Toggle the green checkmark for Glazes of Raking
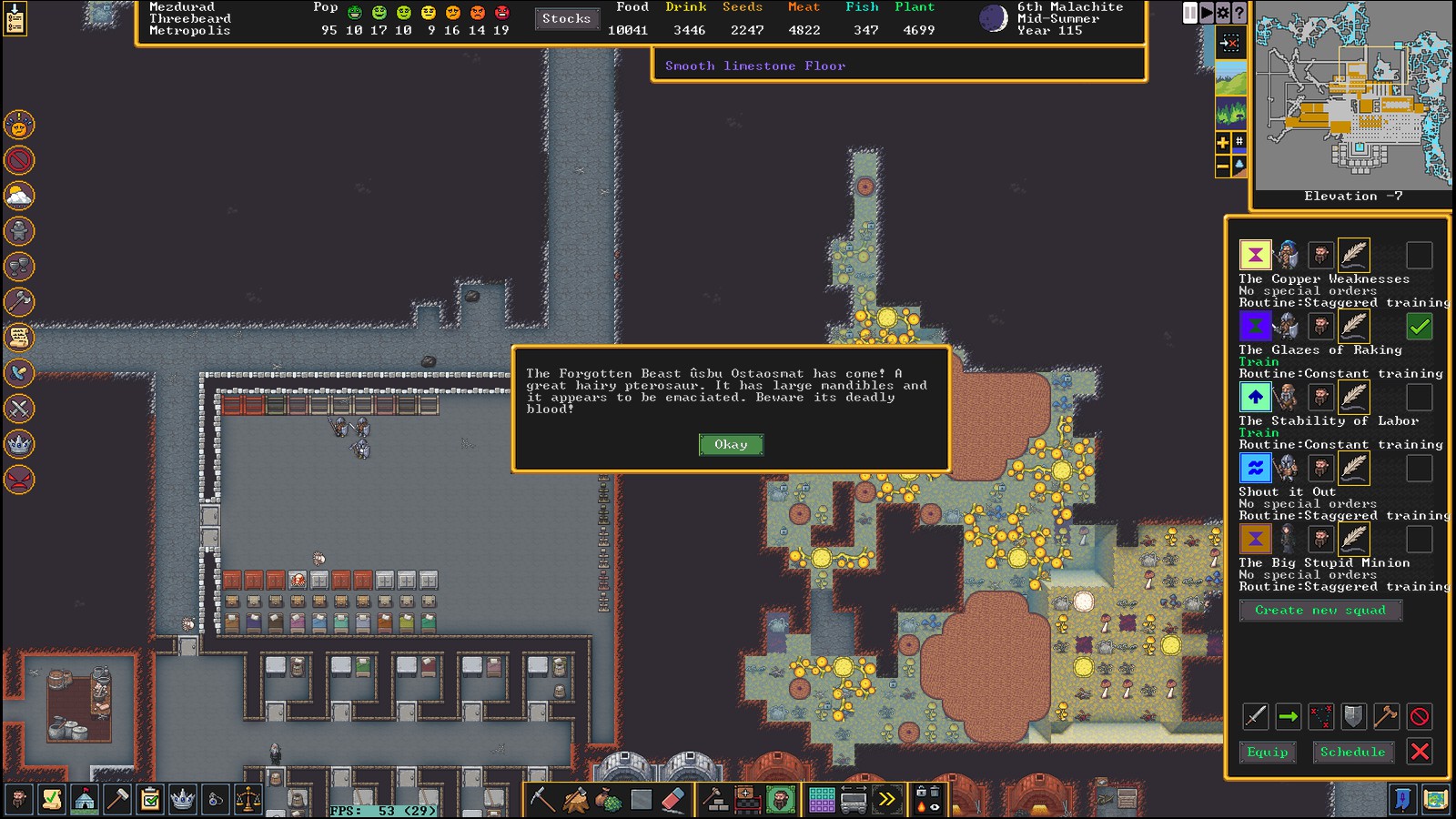The height and width of the screenshot is (819, 1456). click(1419, 326)
